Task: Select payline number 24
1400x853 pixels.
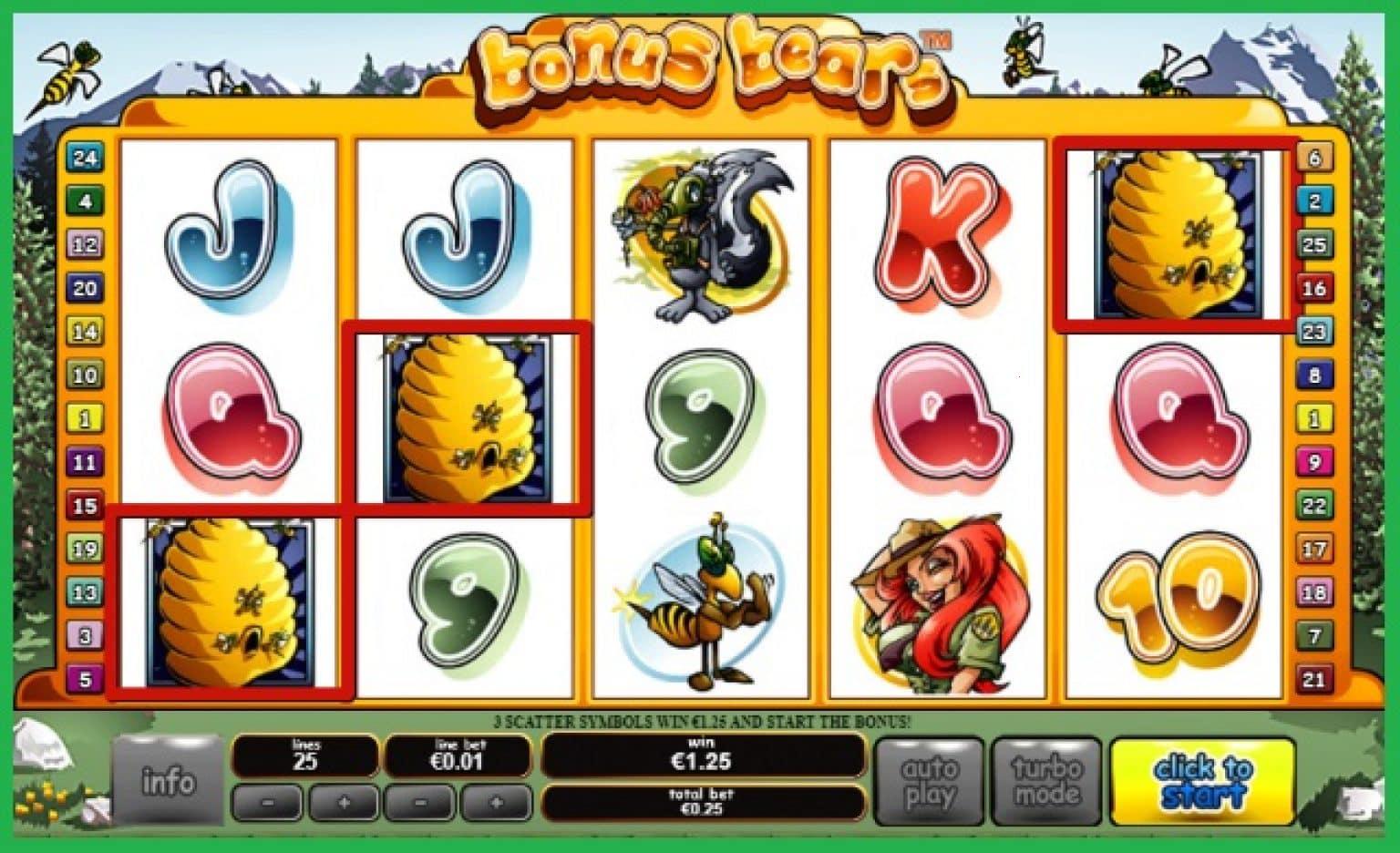Action: [85, 158]
